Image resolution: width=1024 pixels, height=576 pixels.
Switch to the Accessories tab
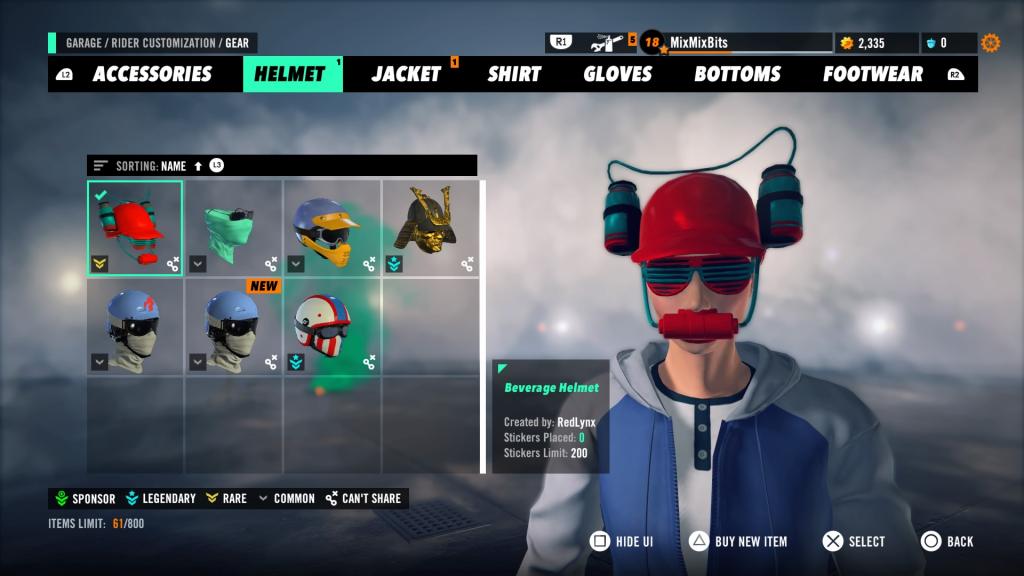(152, 74)
